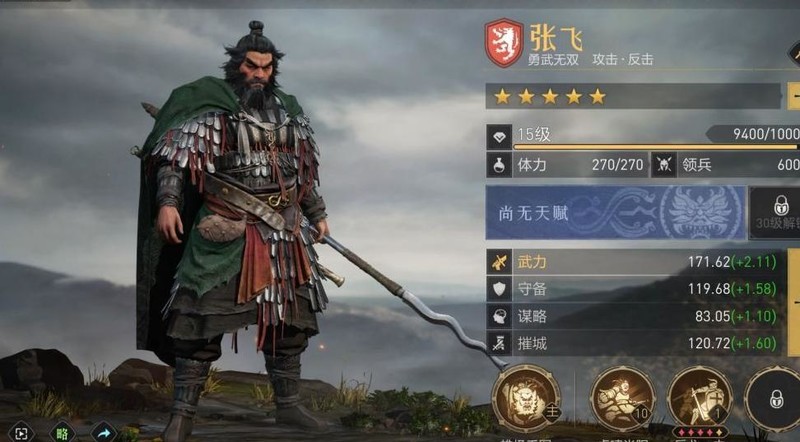Viewport: 800px width, 442px height.
Task: Click the green 略 diamond button
Action: point(62,433)
